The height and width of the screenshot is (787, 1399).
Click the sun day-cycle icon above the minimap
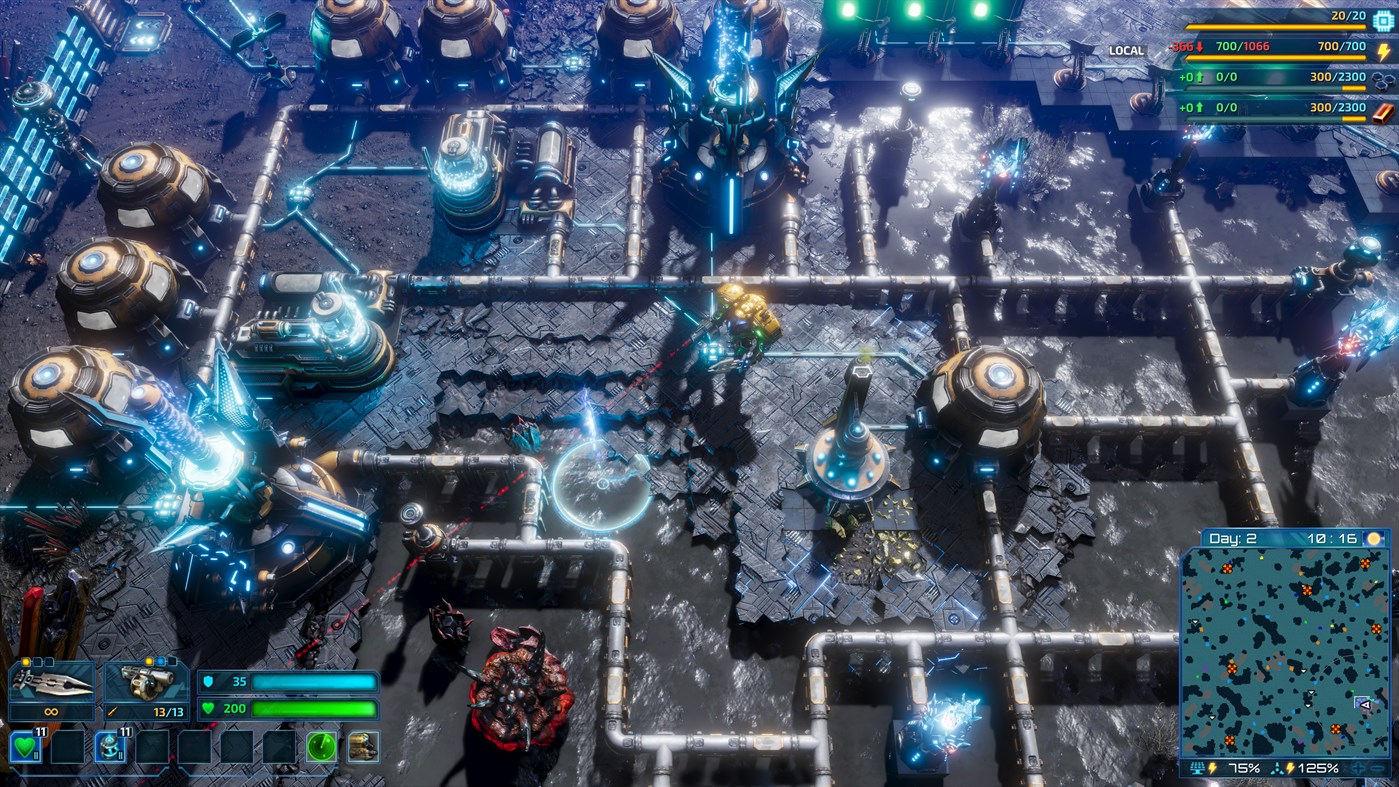(1374, 539)
